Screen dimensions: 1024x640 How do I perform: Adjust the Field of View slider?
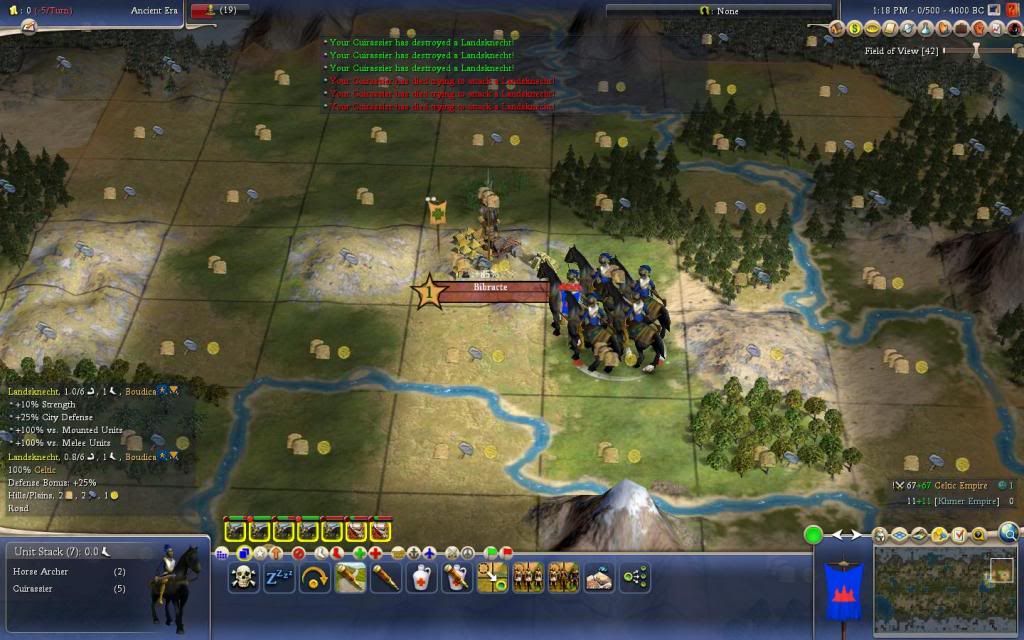[x=974, y=50]
